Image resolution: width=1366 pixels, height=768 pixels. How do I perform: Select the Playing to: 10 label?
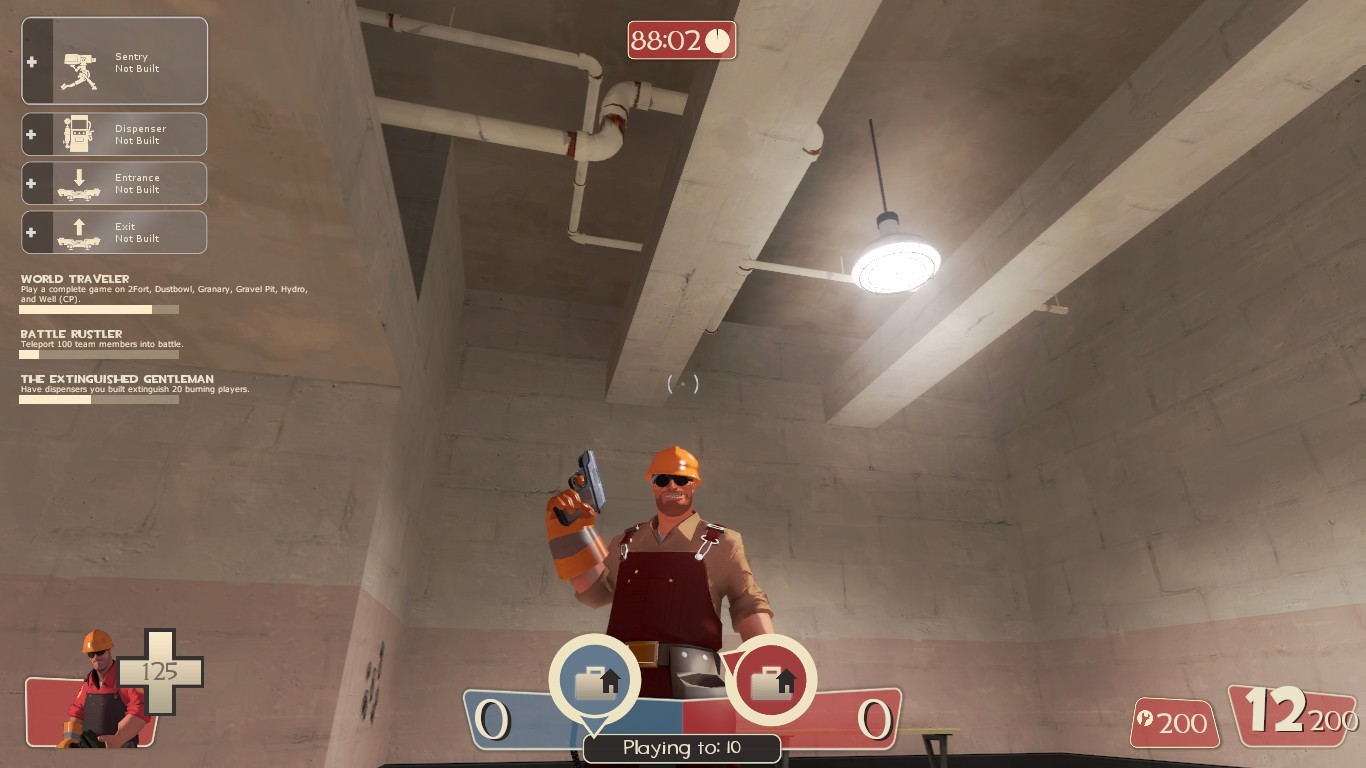[683, 747]
